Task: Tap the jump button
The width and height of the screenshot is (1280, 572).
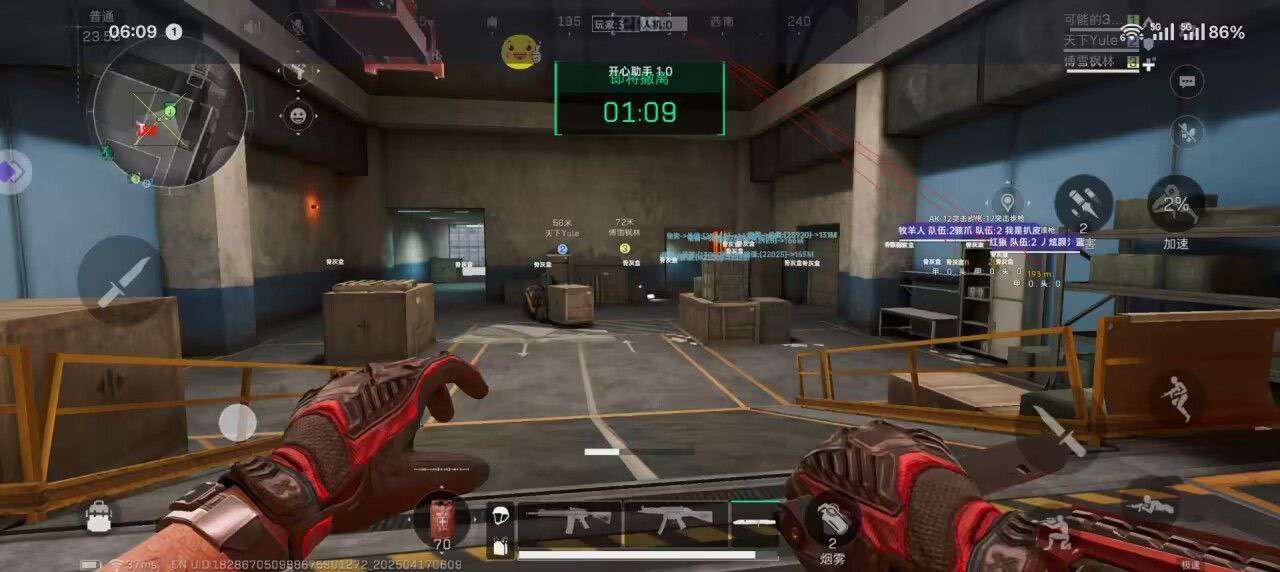Action: pos(1176,396)
